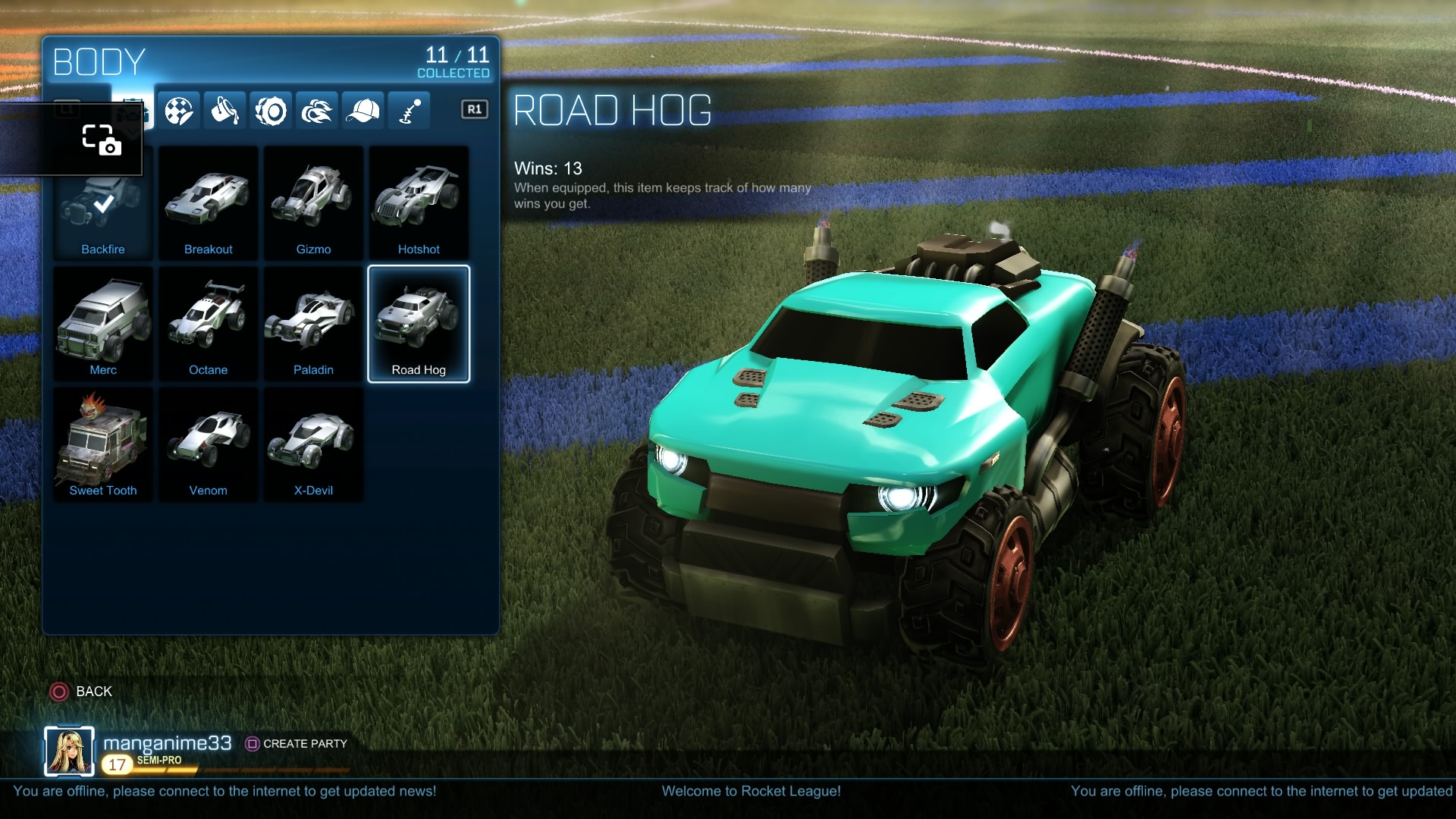This screenshot has height=819, width=1456.
Task: Select the highlighted Road Hog tile
Action: click(x=419, y=324)
